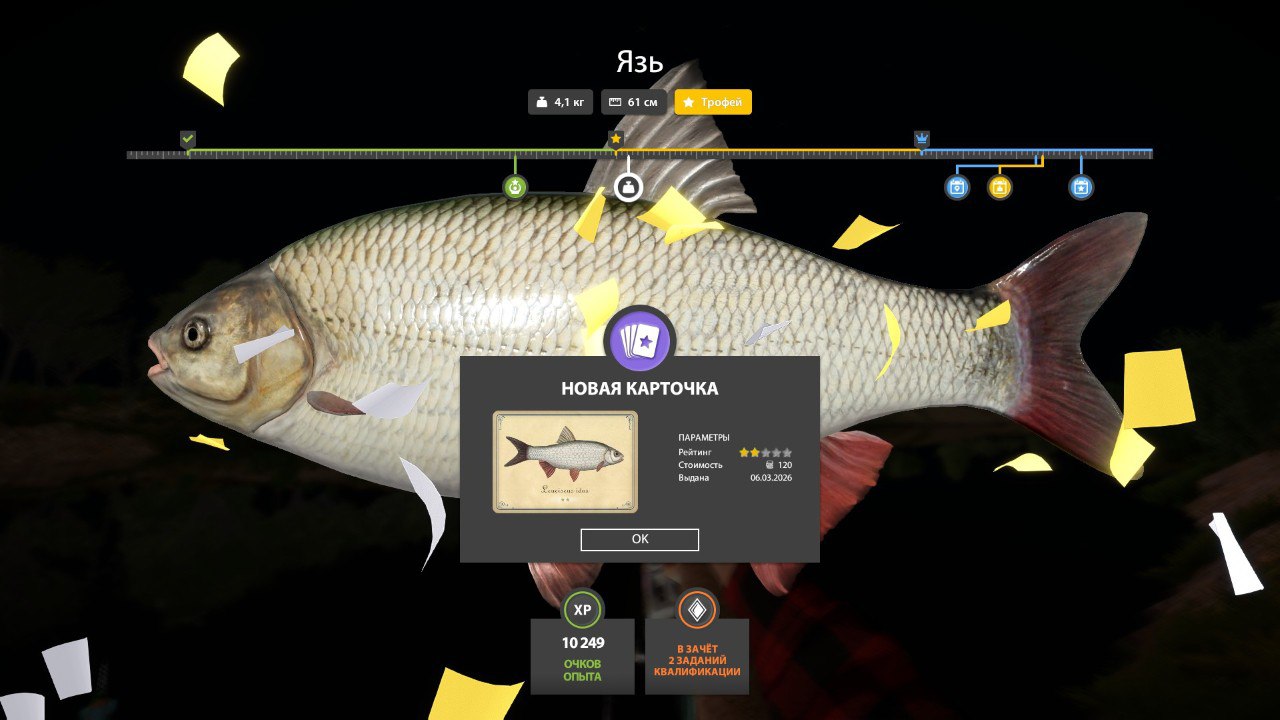The width and height of the screenshot is (1280, 720).
Task: Click the yellow calendar record marker
Action: (x=1000, y=187)
